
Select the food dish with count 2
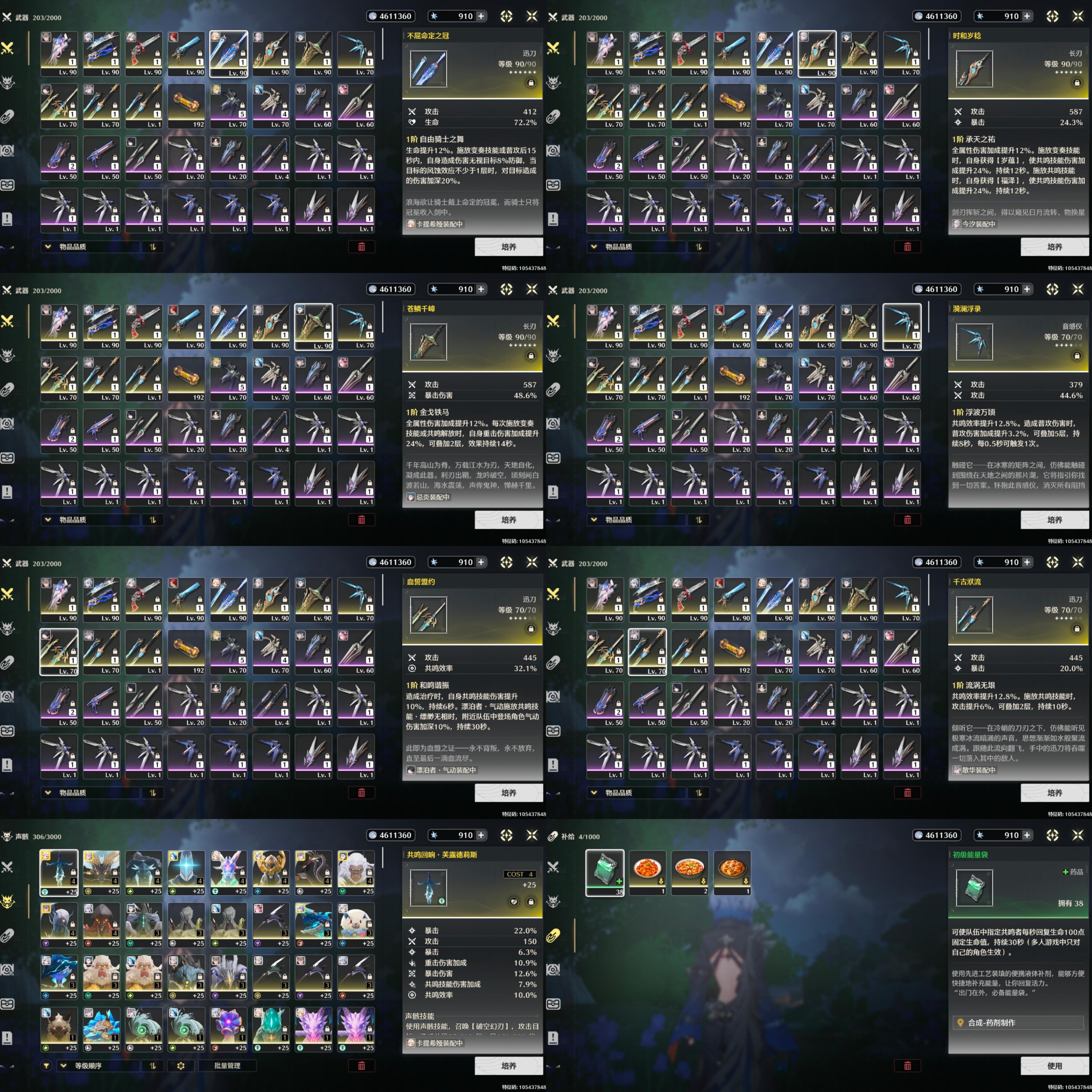[x=690, y=872]
